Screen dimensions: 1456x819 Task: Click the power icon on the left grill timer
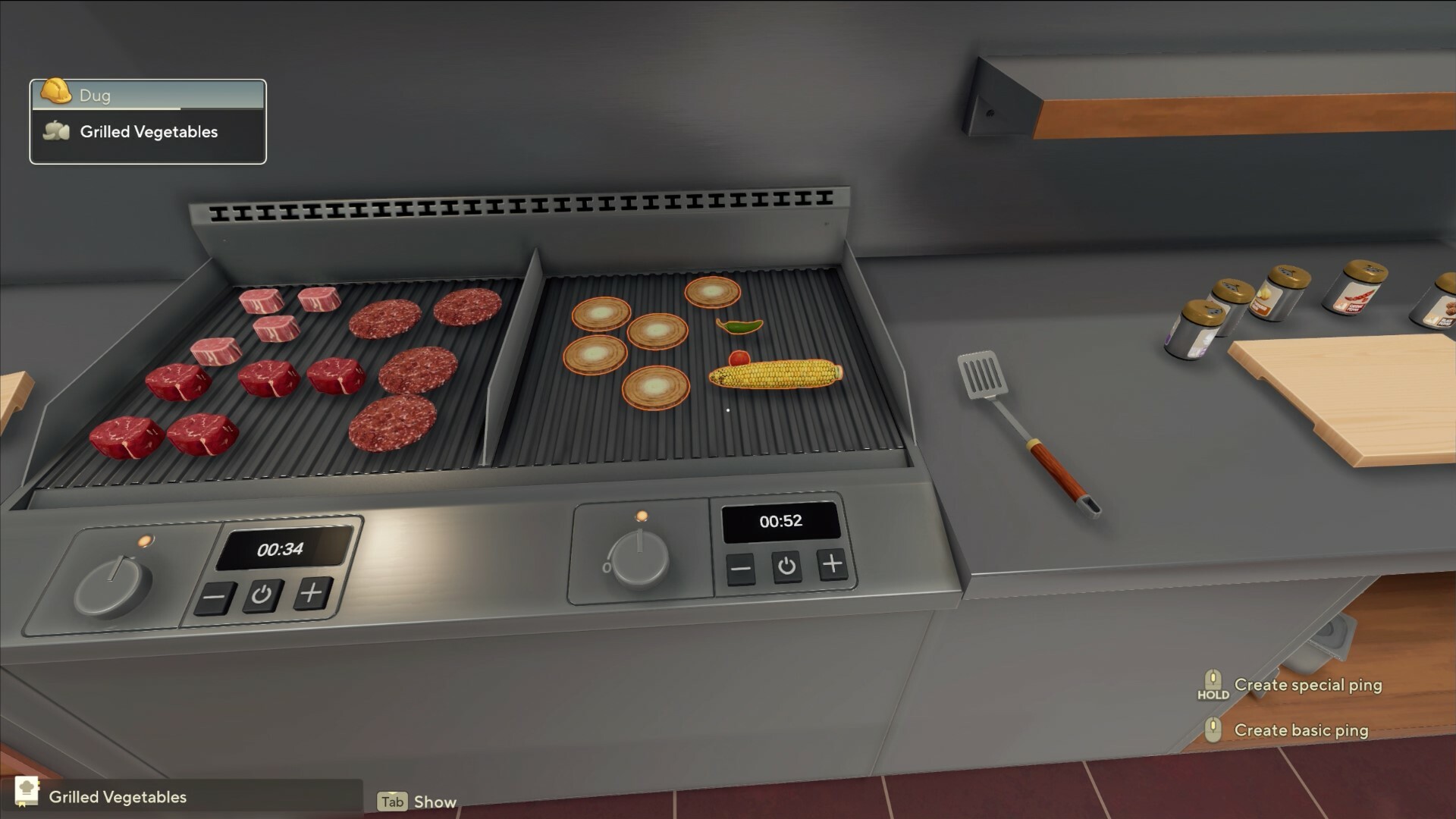(x=261, y=596)
